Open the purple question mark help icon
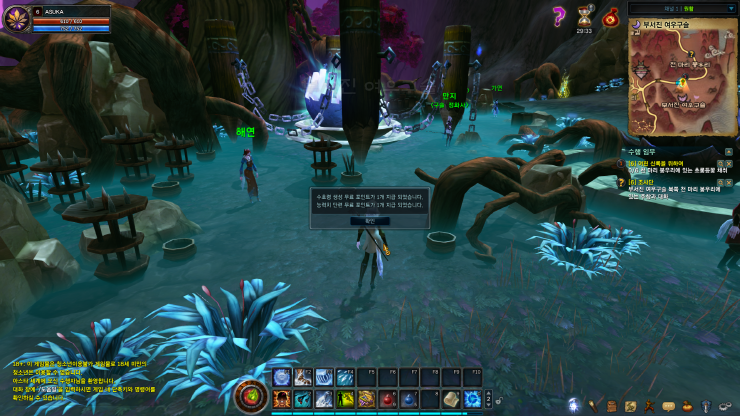 click(x=559, y=15)
